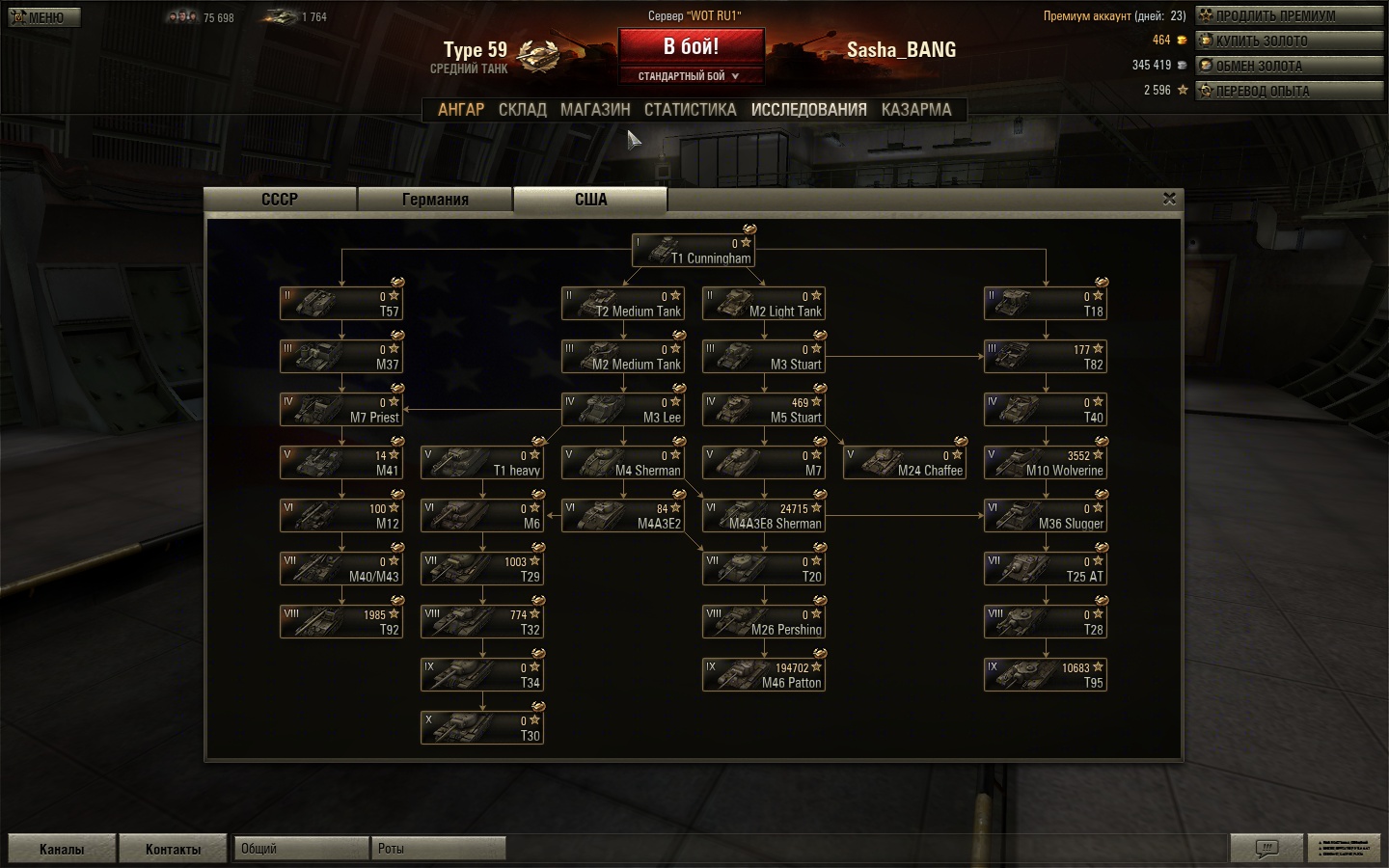The image size is (1389, 868).
Task: Visit the Магазин section
Action: coord(595,110)
